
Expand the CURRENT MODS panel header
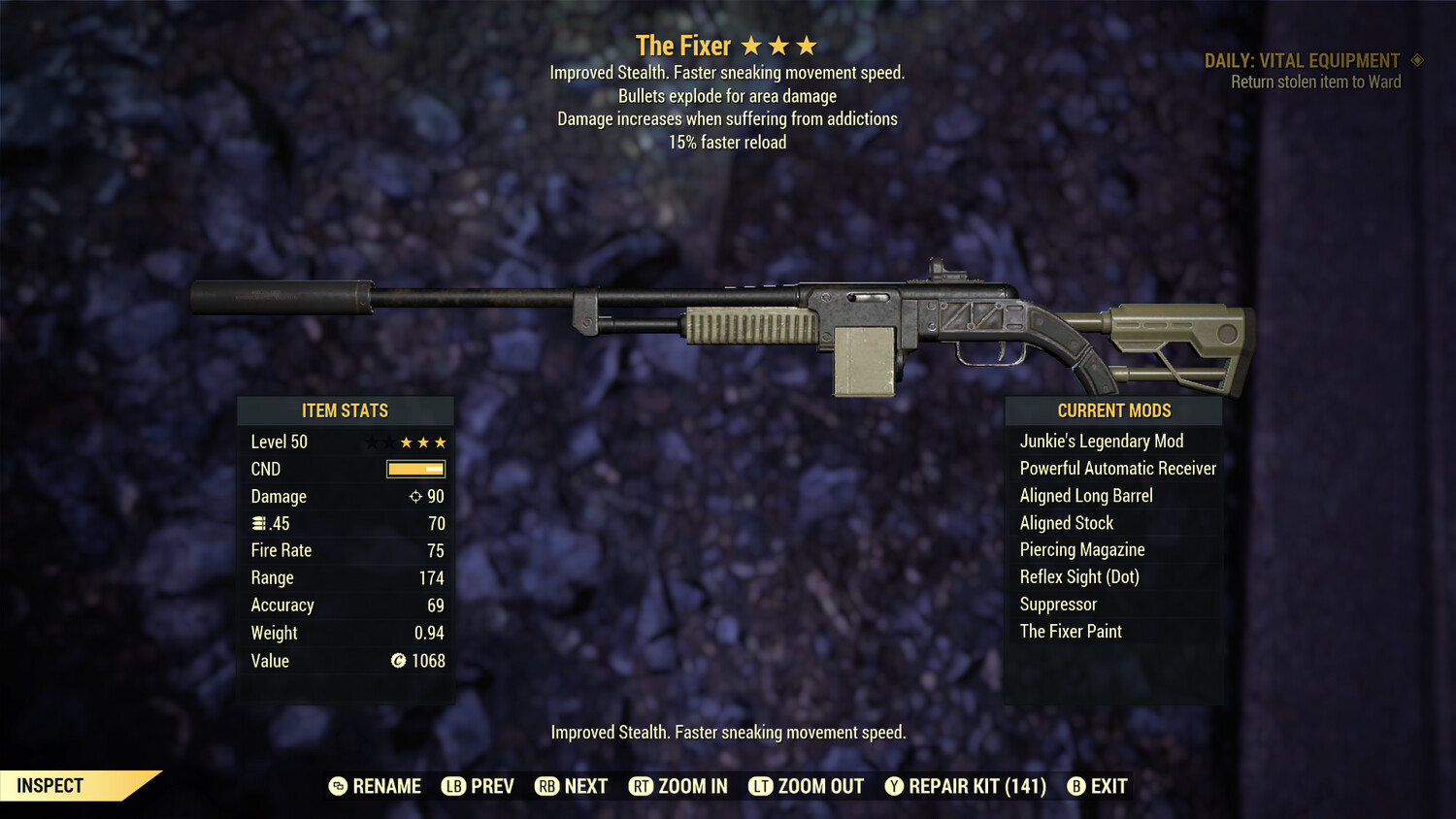coord(1113,410)
